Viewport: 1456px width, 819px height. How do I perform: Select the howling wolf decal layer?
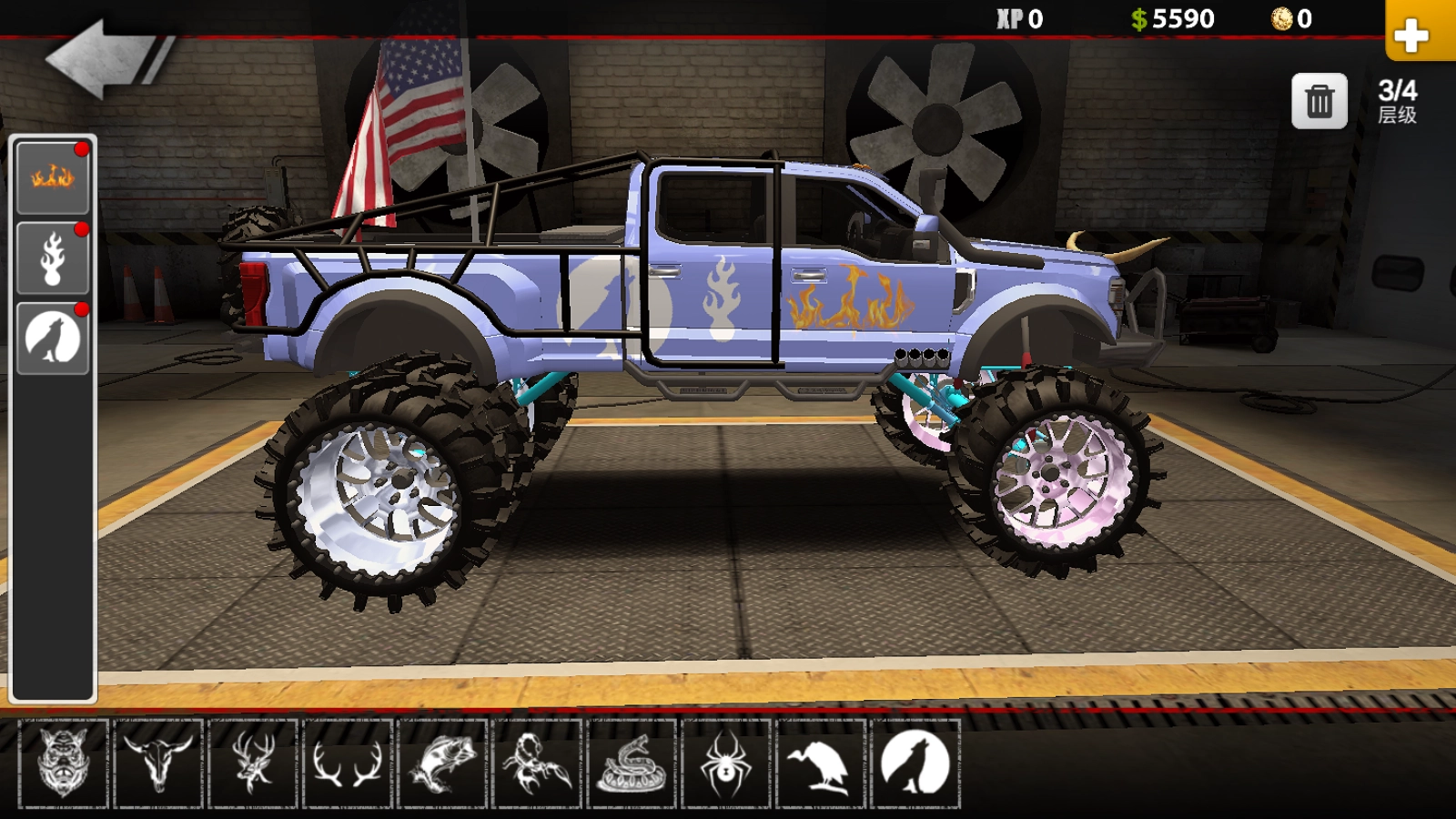point(53,339)
